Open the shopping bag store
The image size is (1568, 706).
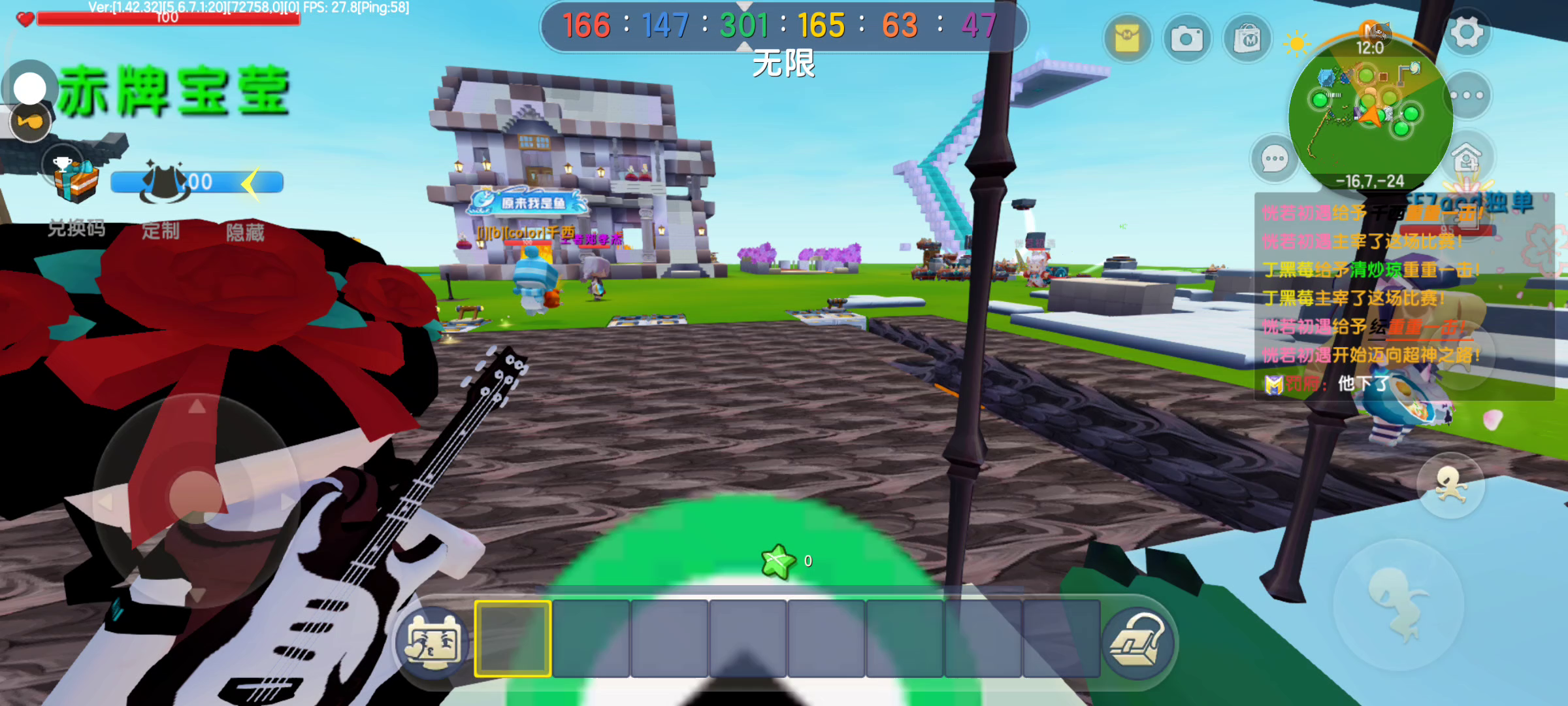click(x=1247, y=39)
